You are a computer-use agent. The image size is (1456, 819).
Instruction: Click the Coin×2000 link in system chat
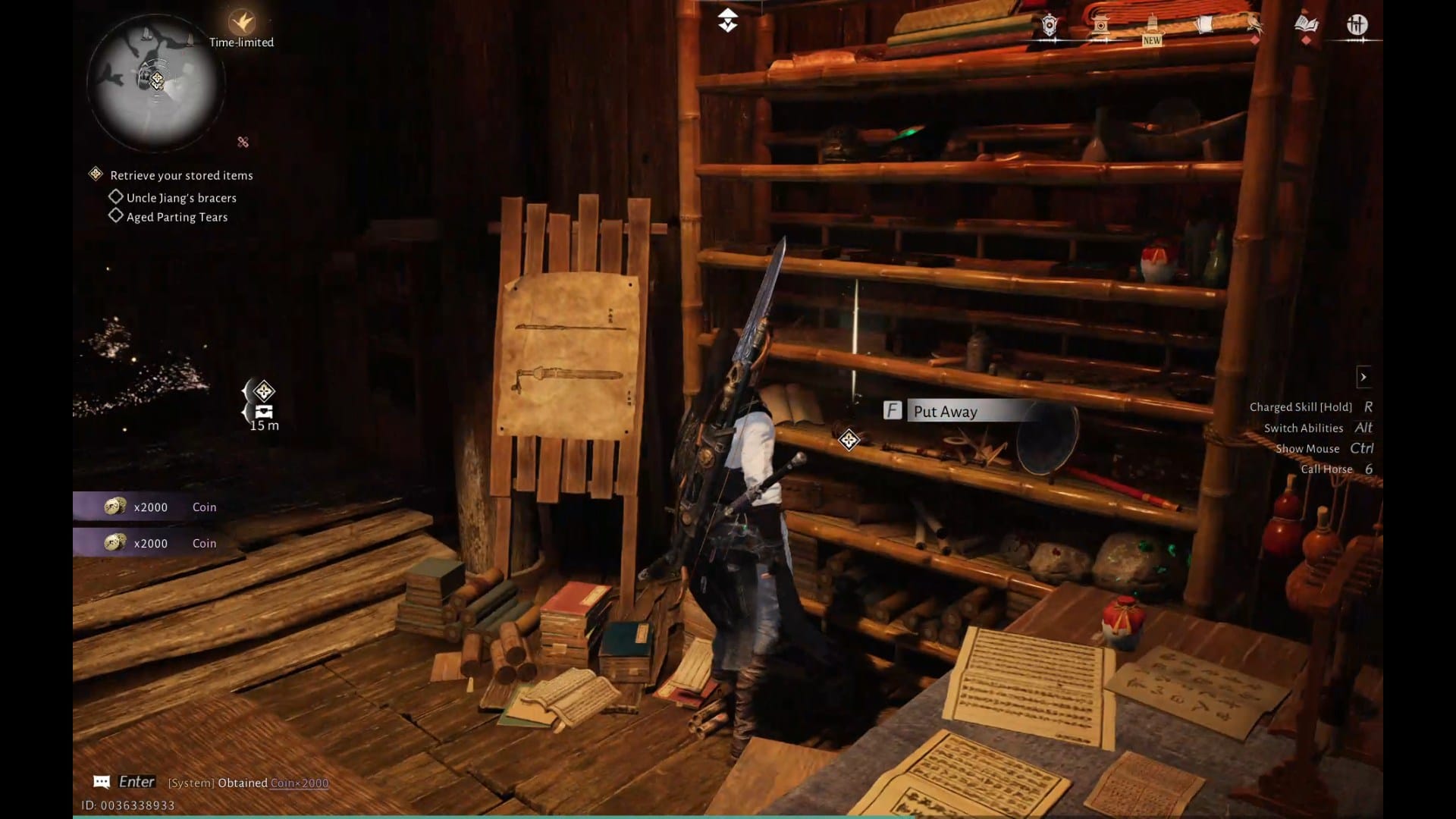[x=300, y=783]
